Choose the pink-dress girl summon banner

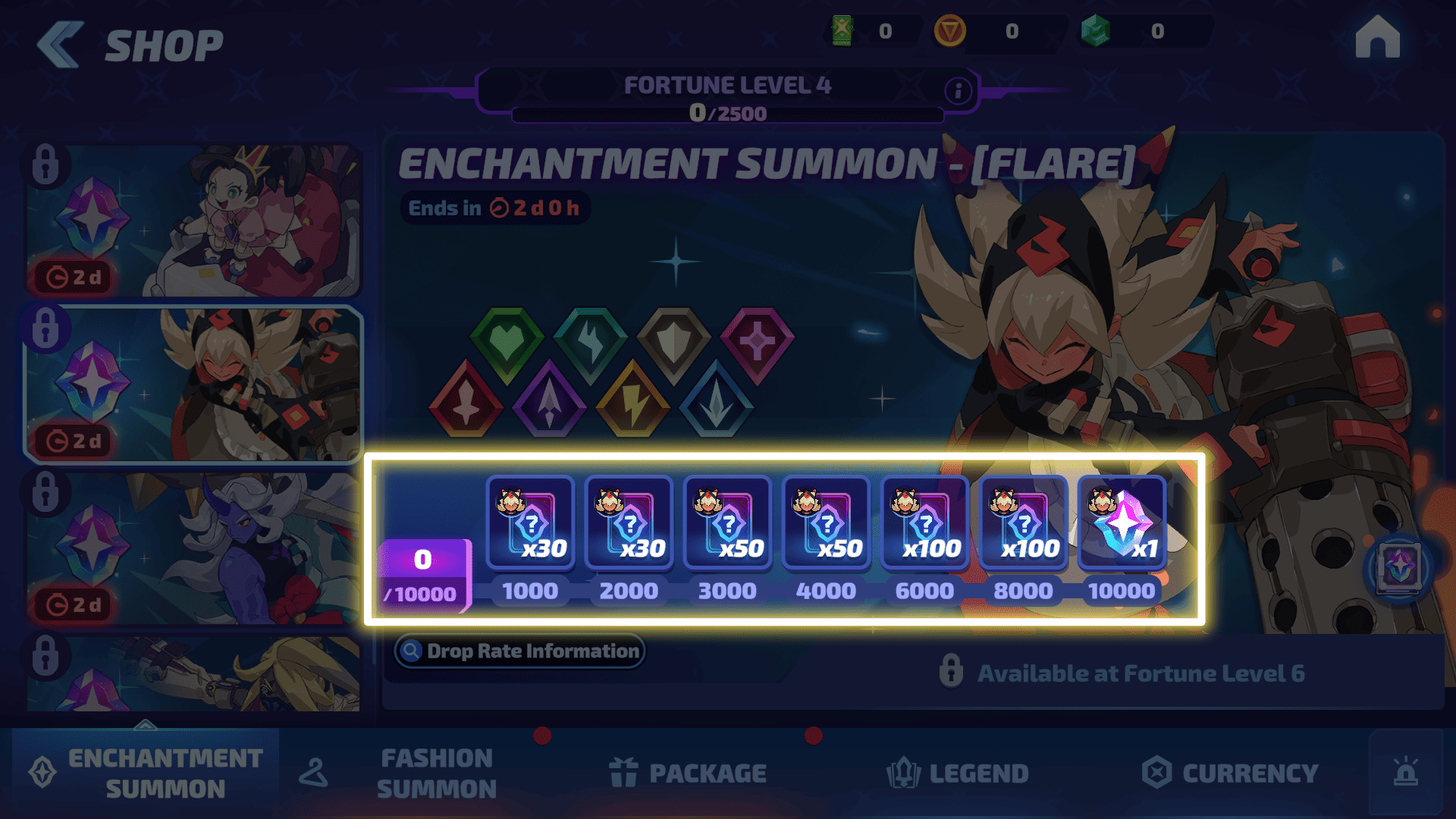193,221
